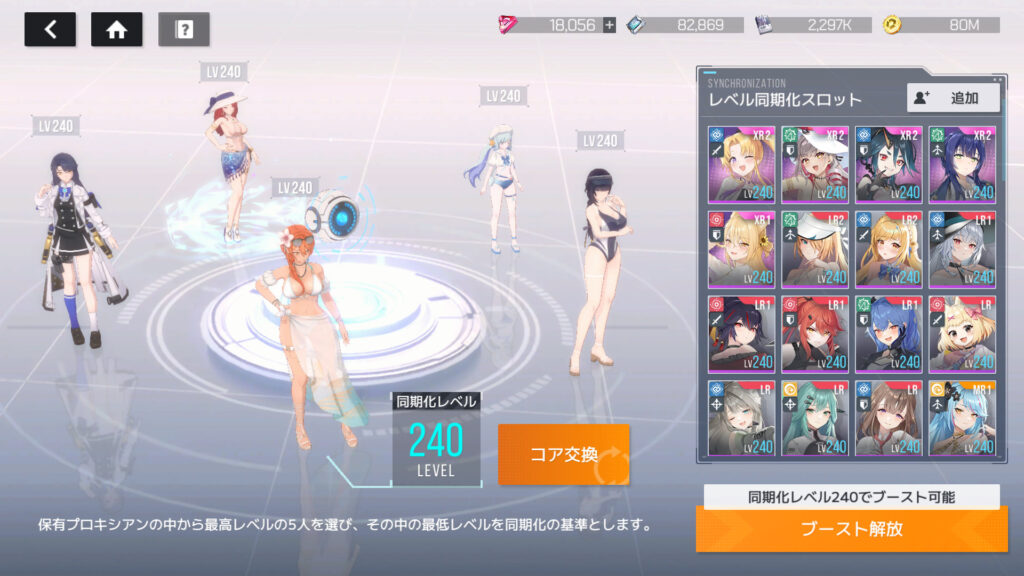Image resolution: width=1024 pixels, height=576 pixels.
Task: Select the blonde XR1 character with sunflower
Action: (x=741, y=247)
